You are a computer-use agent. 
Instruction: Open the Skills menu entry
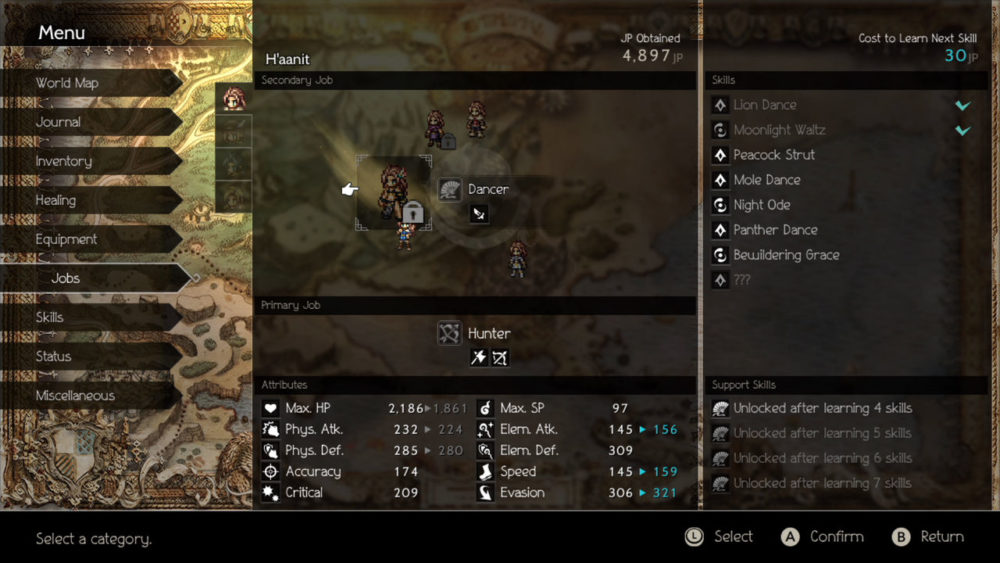click(50, 317)
